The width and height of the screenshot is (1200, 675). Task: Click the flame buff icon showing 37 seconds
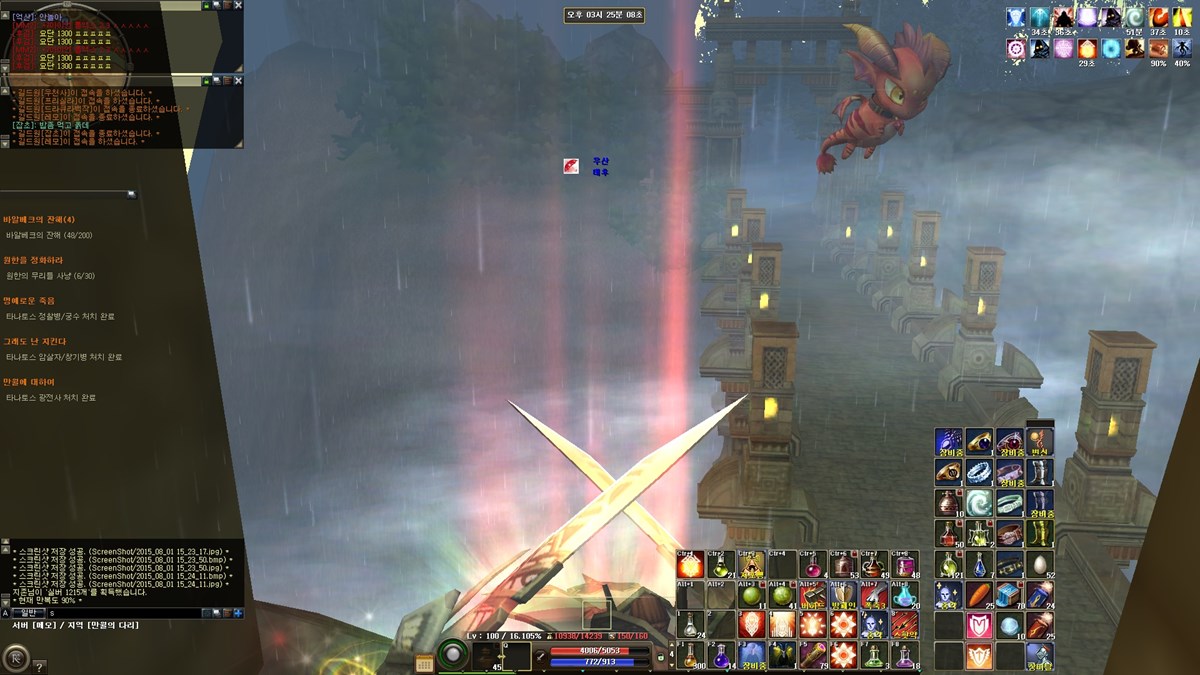(1158, 18)
